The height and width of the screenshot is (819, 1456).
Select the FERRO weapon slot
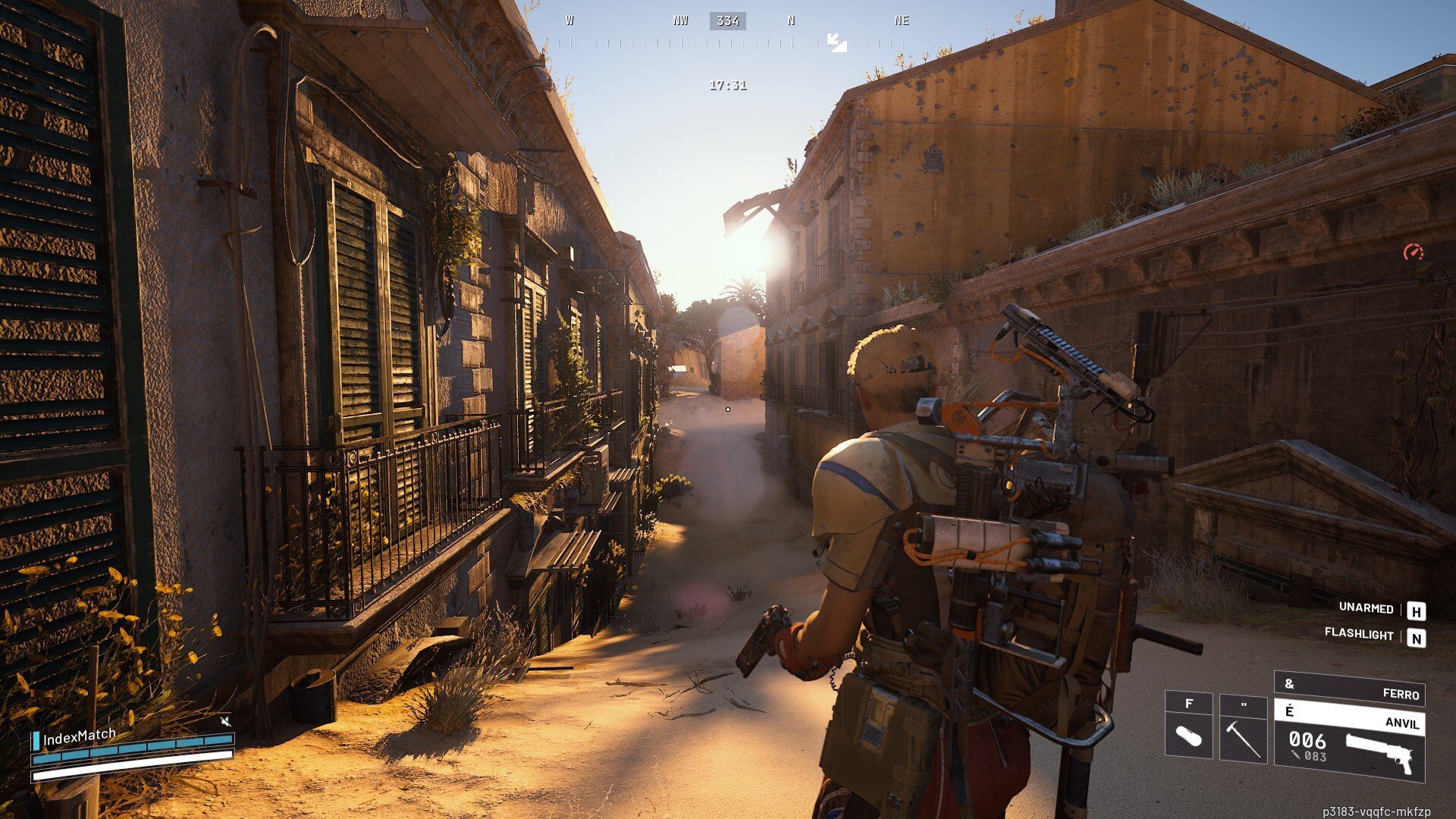point(1349,689)
